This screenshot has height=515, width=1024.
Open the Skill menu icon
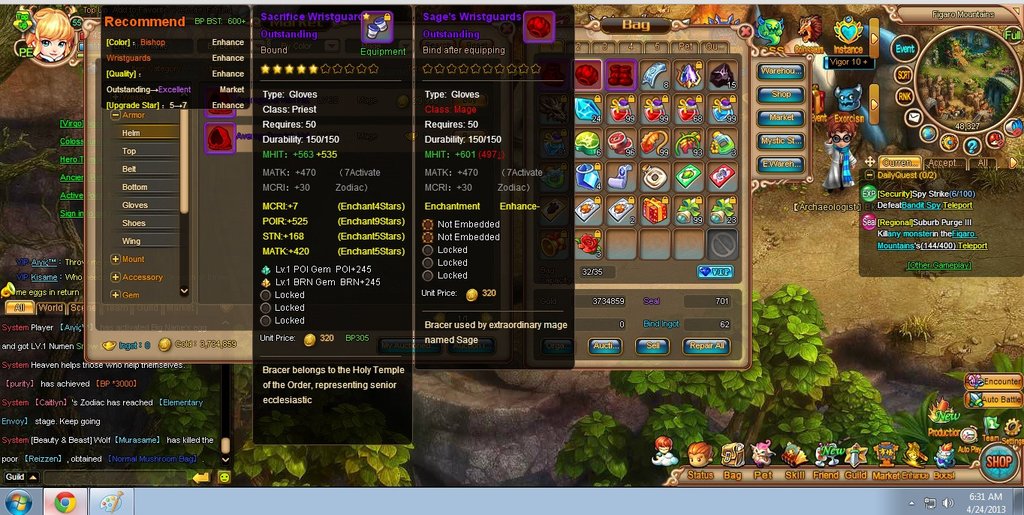tap(794, 457)
